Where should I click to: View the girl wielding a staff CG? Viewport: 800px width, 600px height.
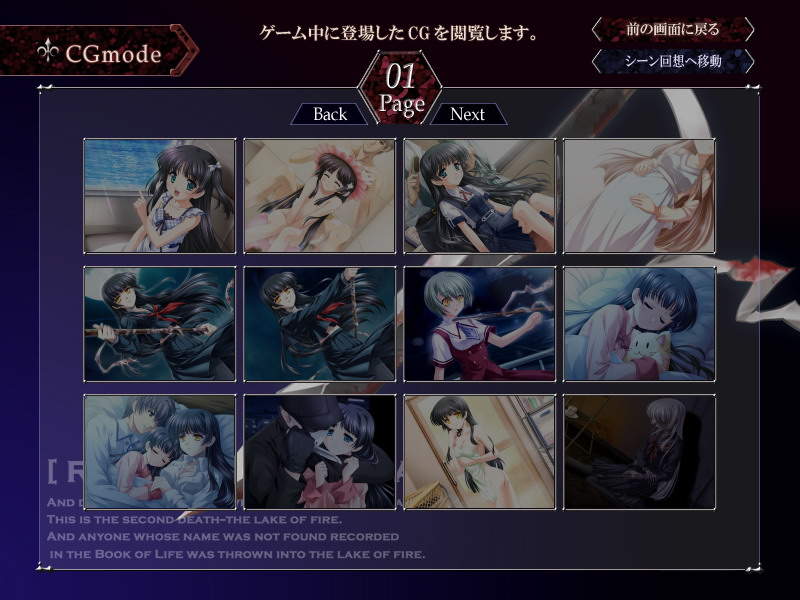[160, 324]
